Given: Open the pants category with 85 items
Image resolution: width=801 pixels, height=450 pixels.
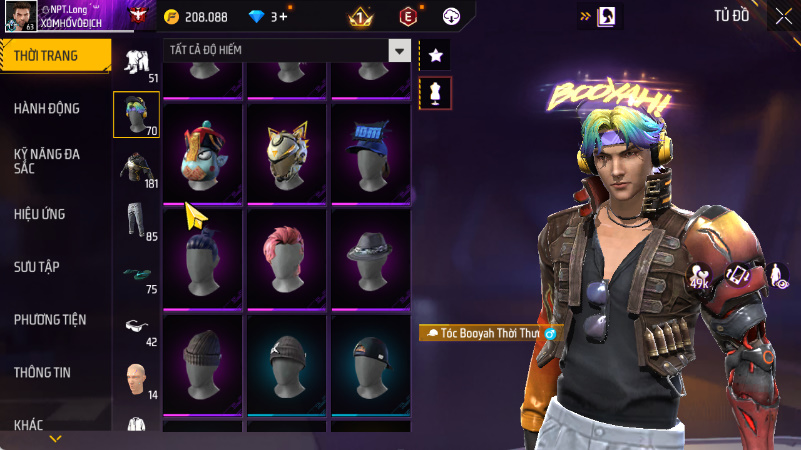Looking at the screenshot, I should click(x=136, y=220).
